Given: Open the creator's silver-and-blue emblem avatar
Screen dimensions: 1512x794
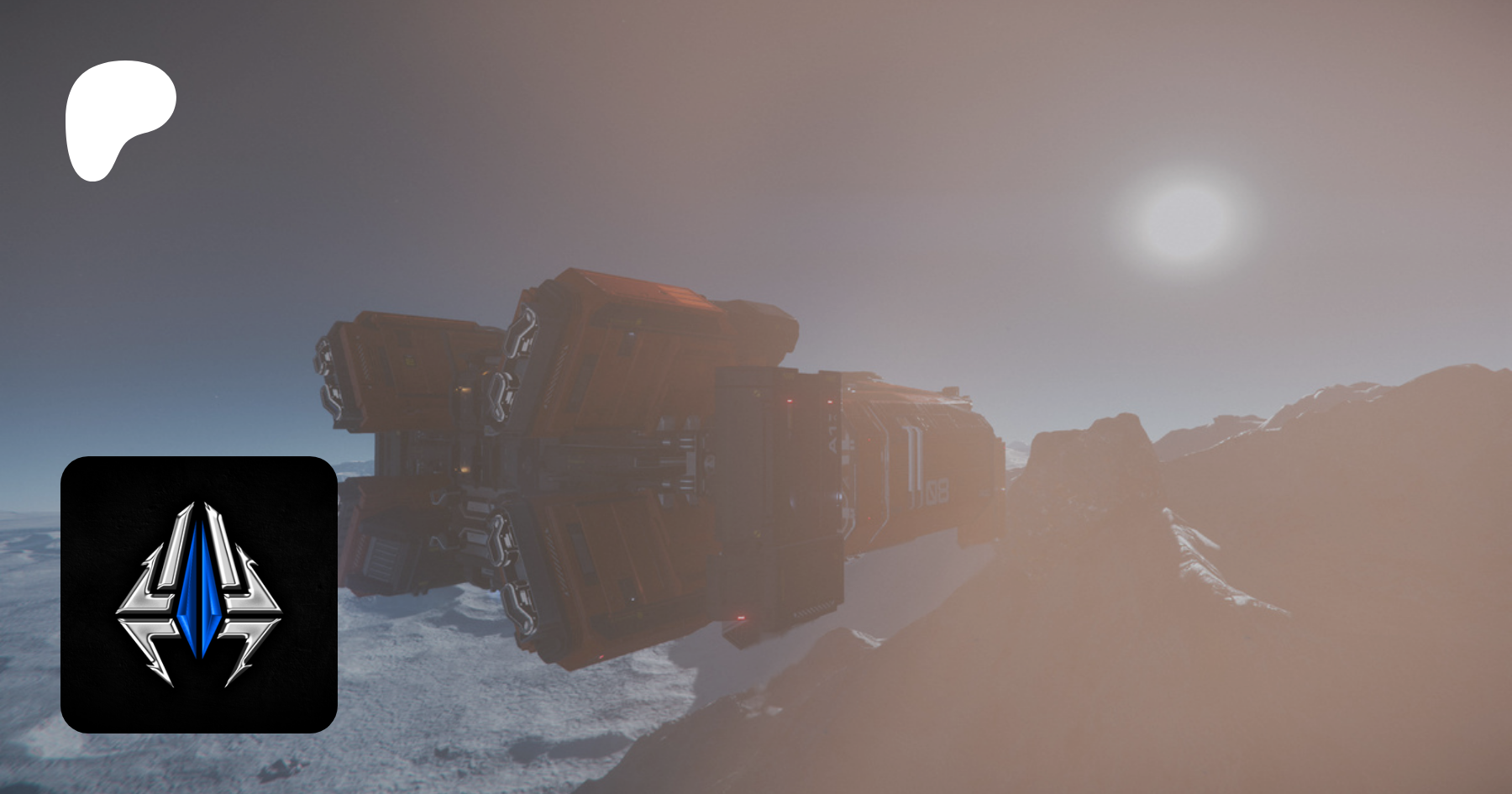Looking at the screenshot, I should click(199, 595).
